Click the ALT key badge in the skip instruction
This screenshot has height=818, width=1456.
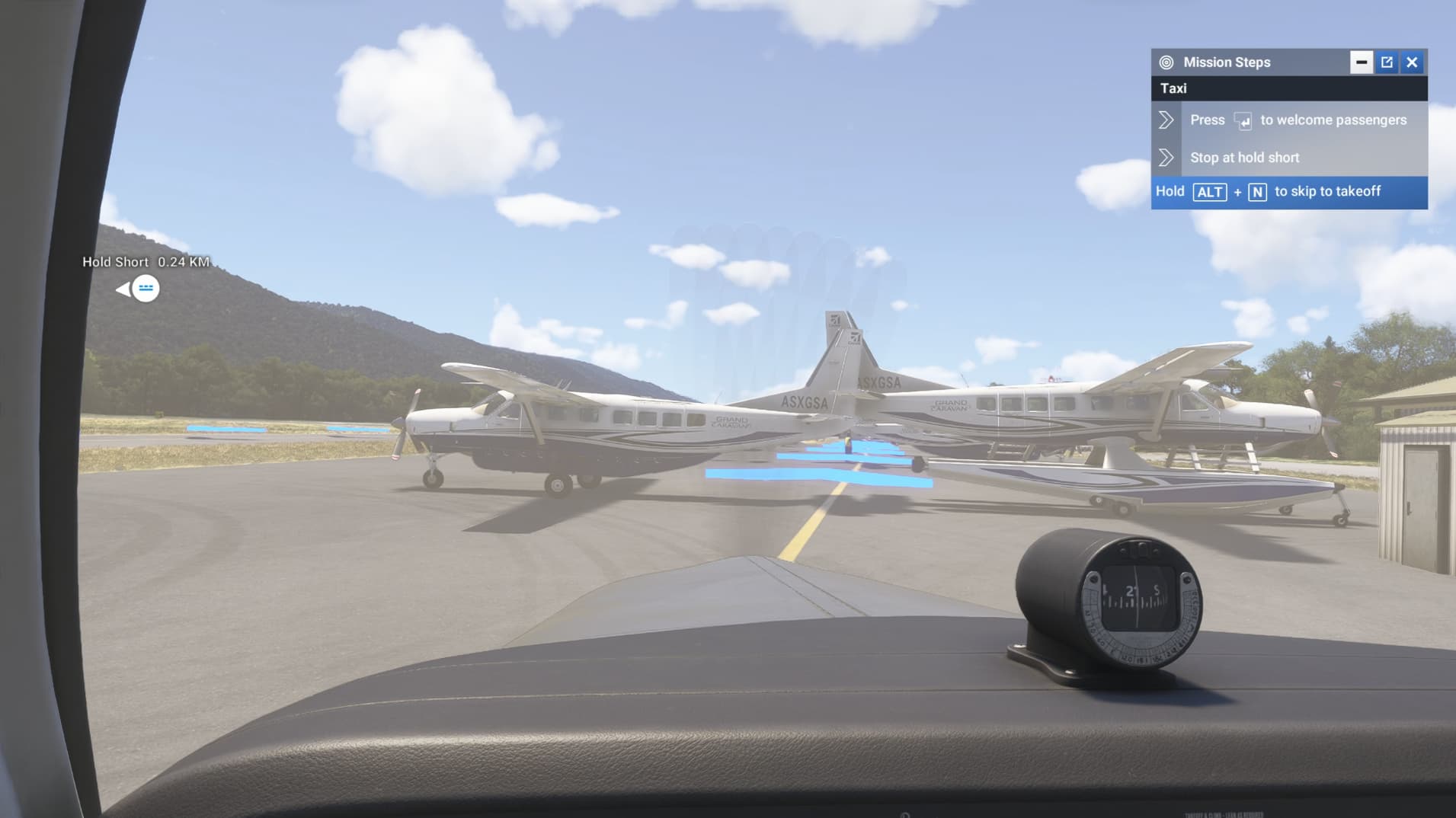point(1211,192)
